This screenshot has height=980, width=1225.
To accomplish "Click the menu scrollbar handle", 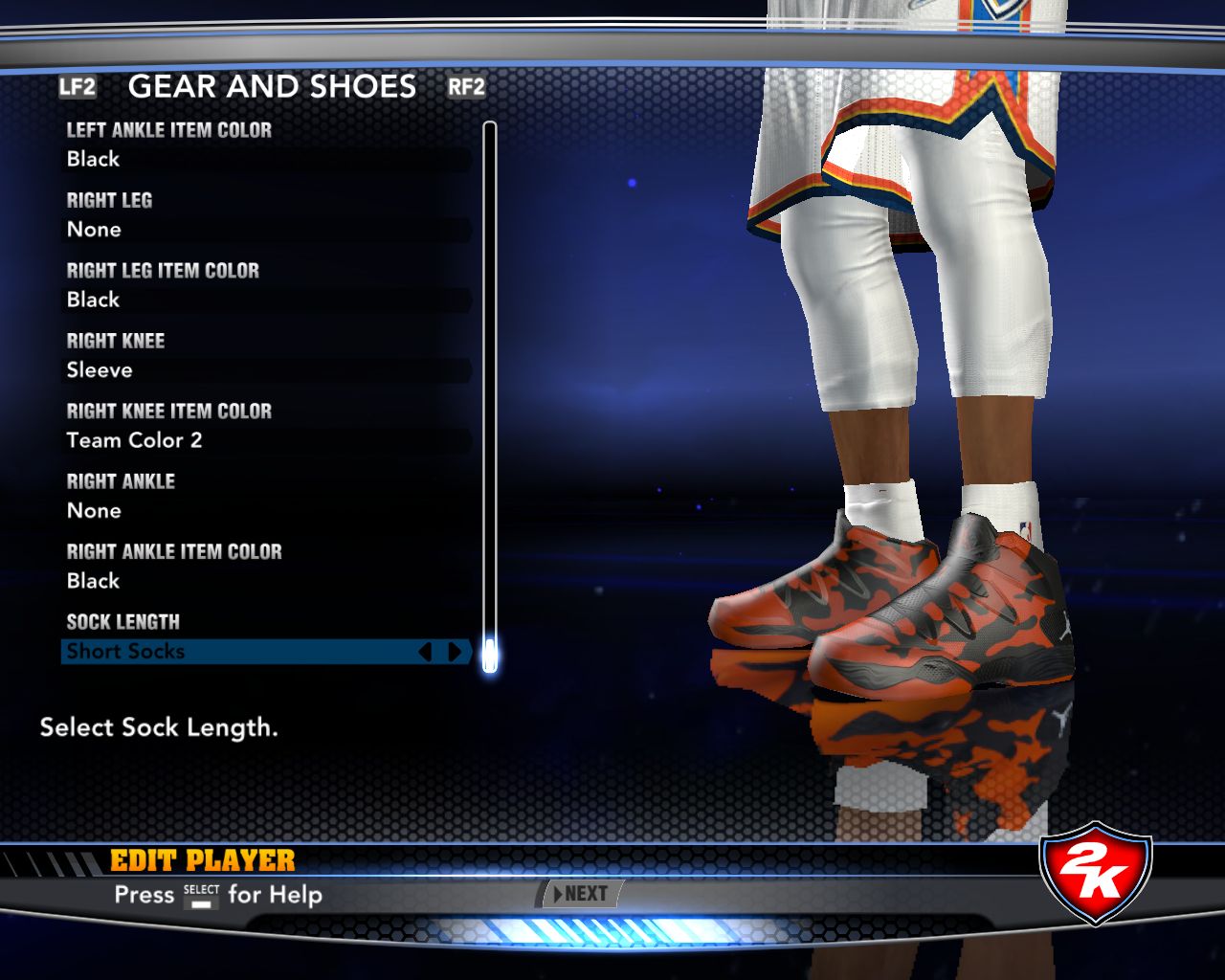I will click(490, 656).
